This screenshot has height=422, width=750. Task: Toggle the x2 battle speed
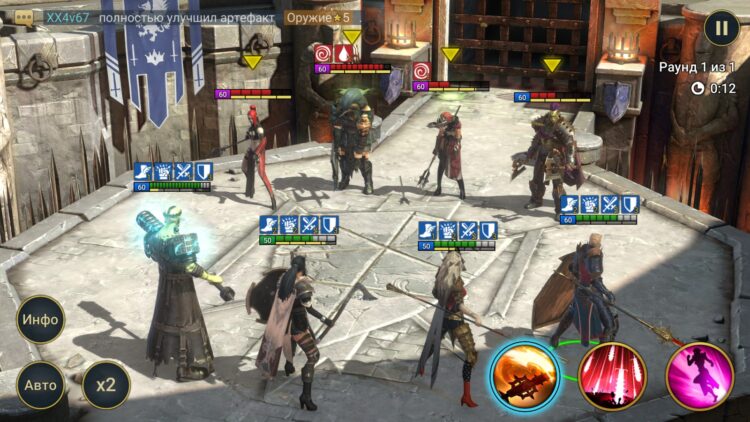coord(106,385)
